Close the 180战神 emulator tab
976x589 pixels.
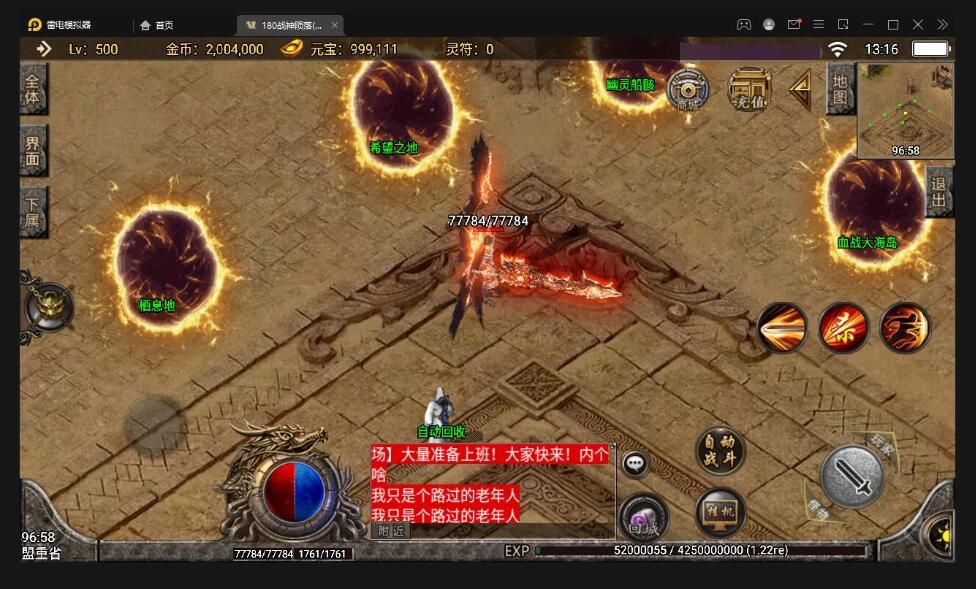334,25
